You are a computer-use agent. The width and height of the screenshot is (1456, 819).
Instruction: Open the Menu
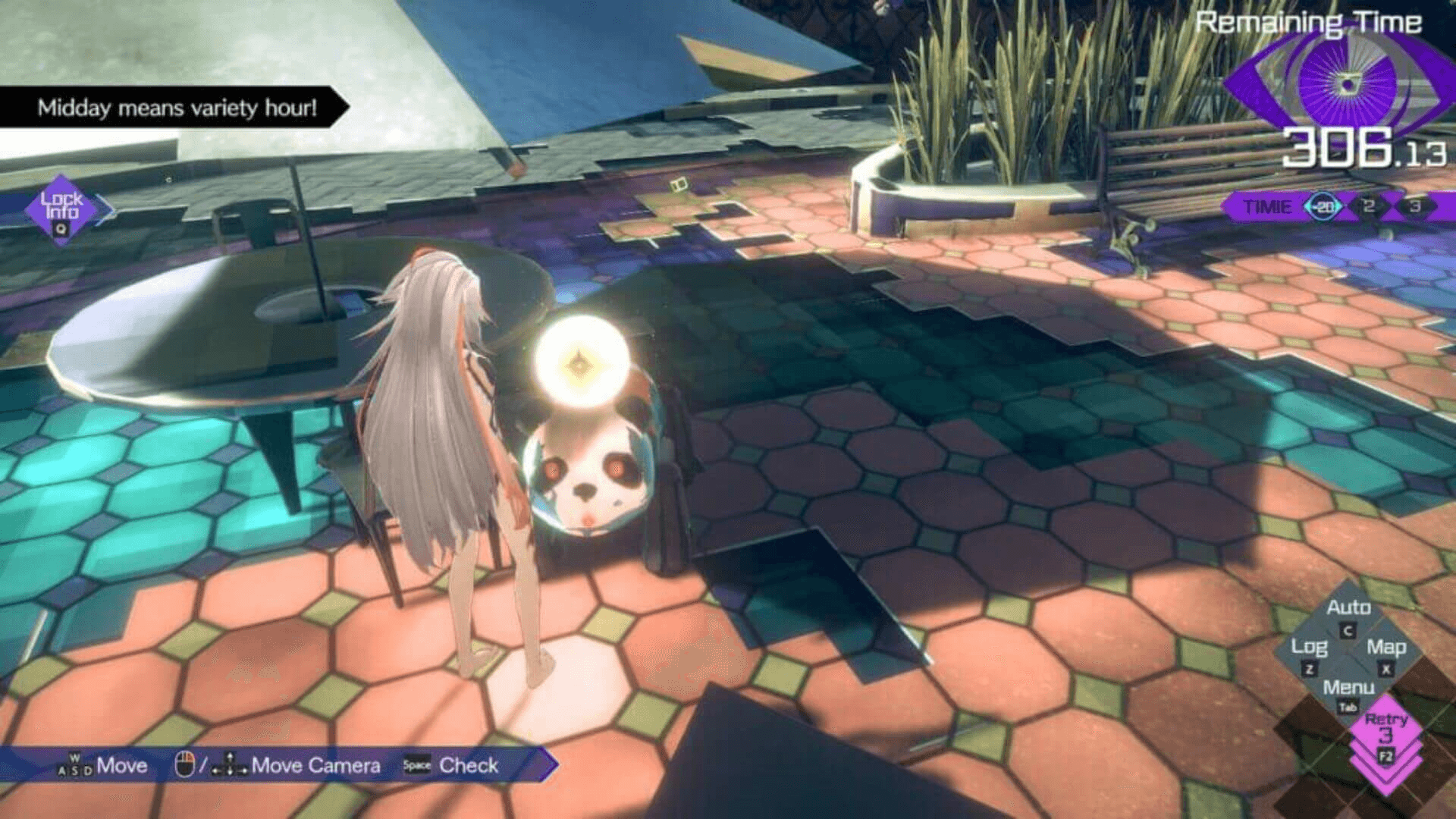(1348, 693)
